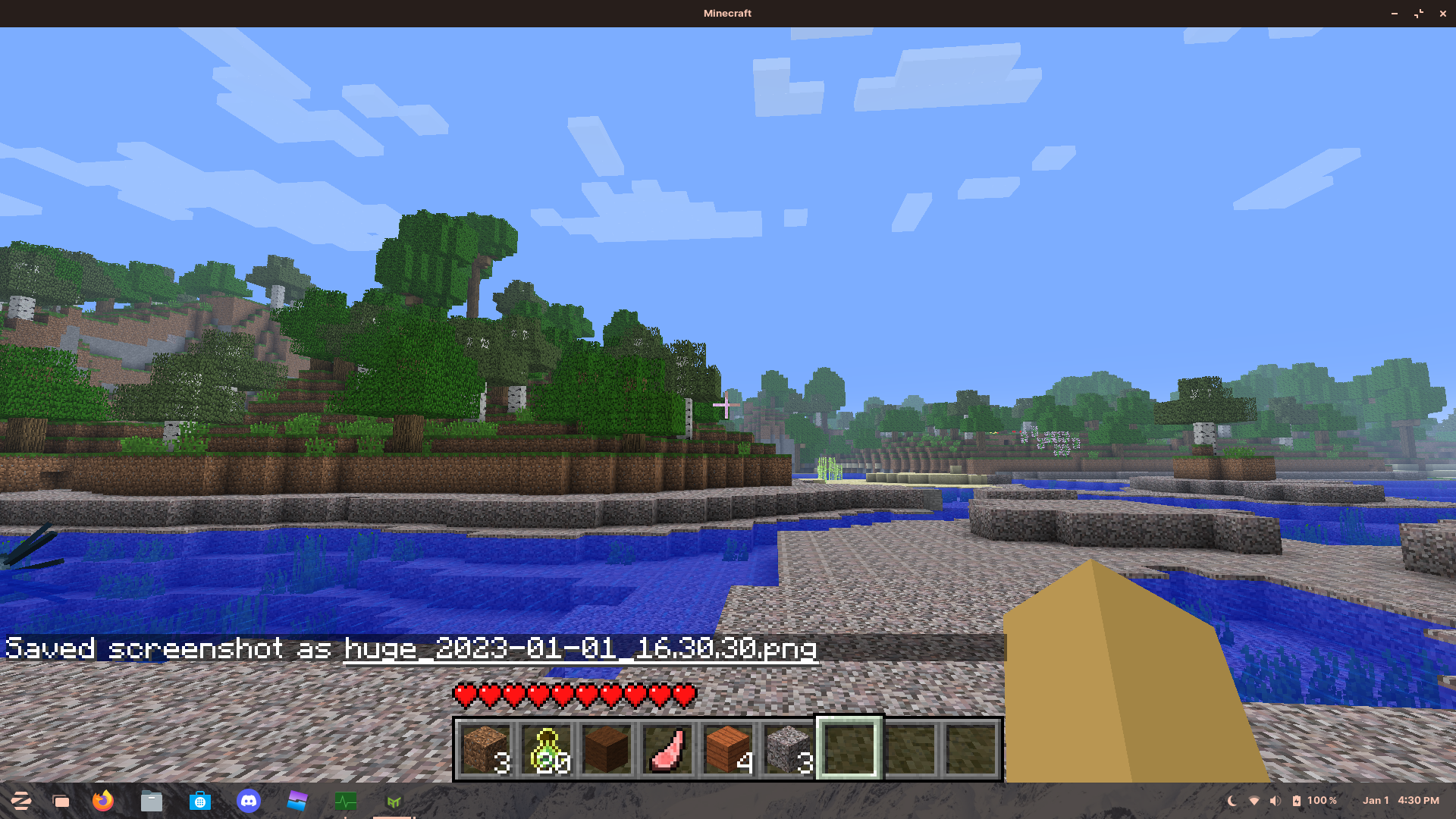This screenshot has width=1456, height=819.
Task: Open the Zorin applications menu
Action: tap(20, 800)
